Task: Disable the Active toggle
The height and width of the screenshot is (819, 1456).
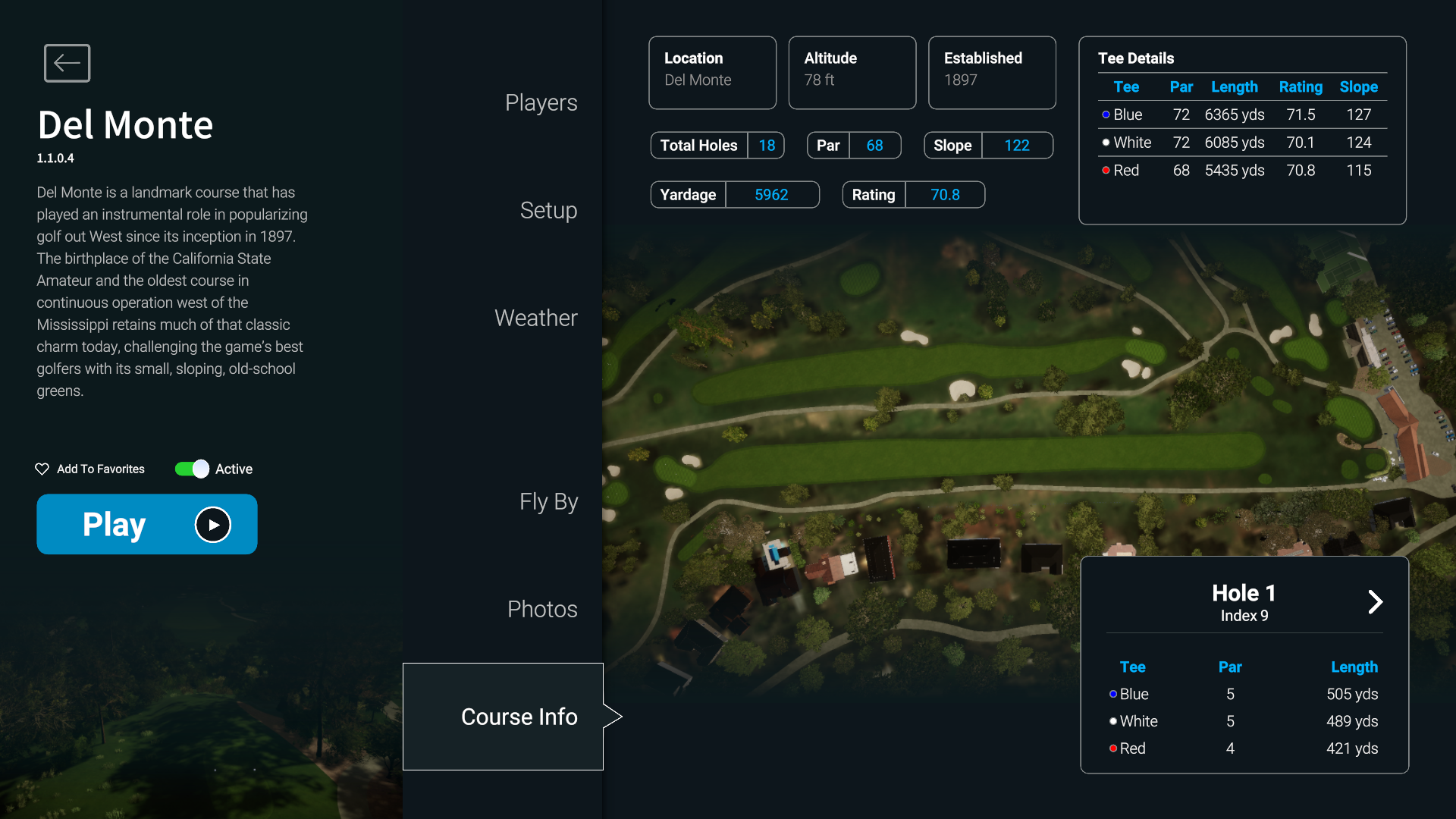Action: click(x=191, y=469)
